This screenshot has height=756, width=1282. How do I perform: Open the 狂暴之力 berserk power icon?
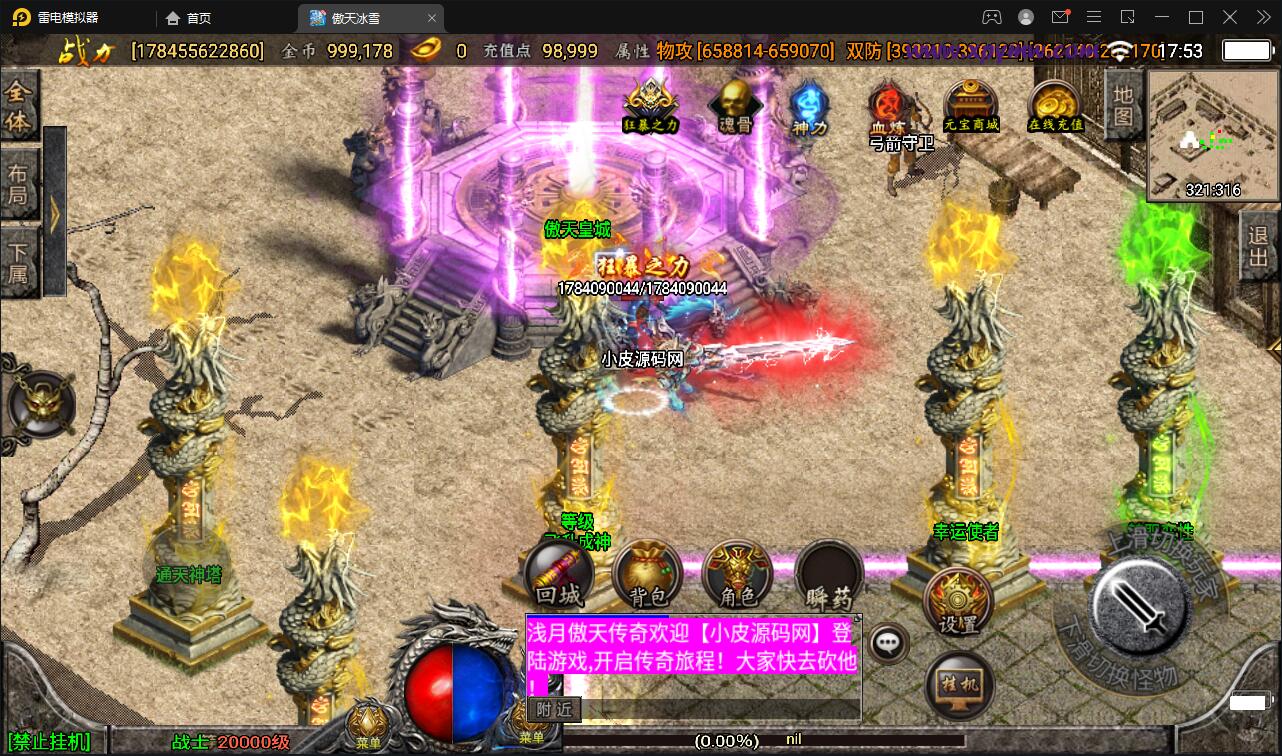651,104
